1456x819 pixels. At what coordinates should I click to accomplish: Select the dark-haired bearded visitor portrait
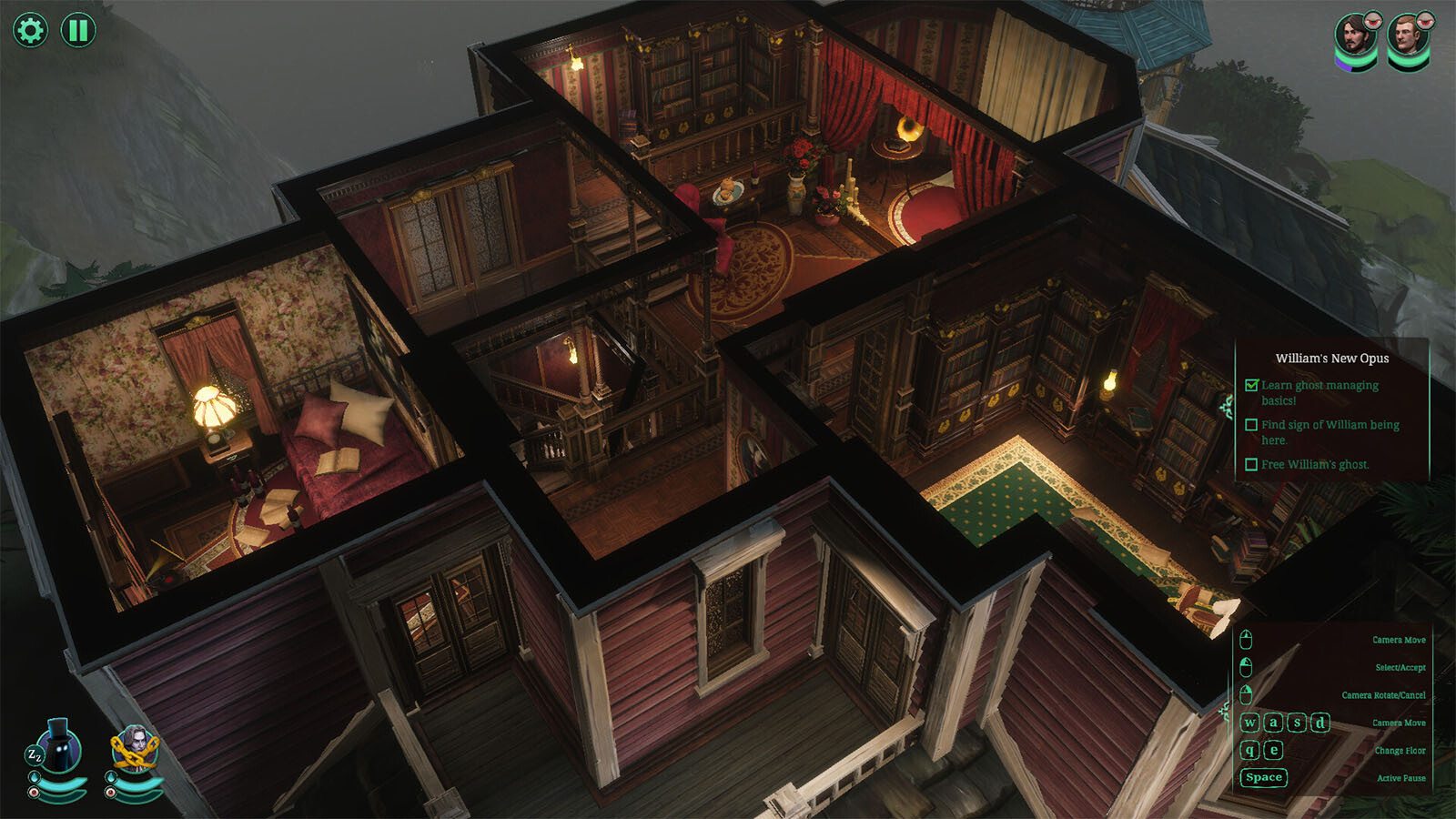pos(1355,38)
